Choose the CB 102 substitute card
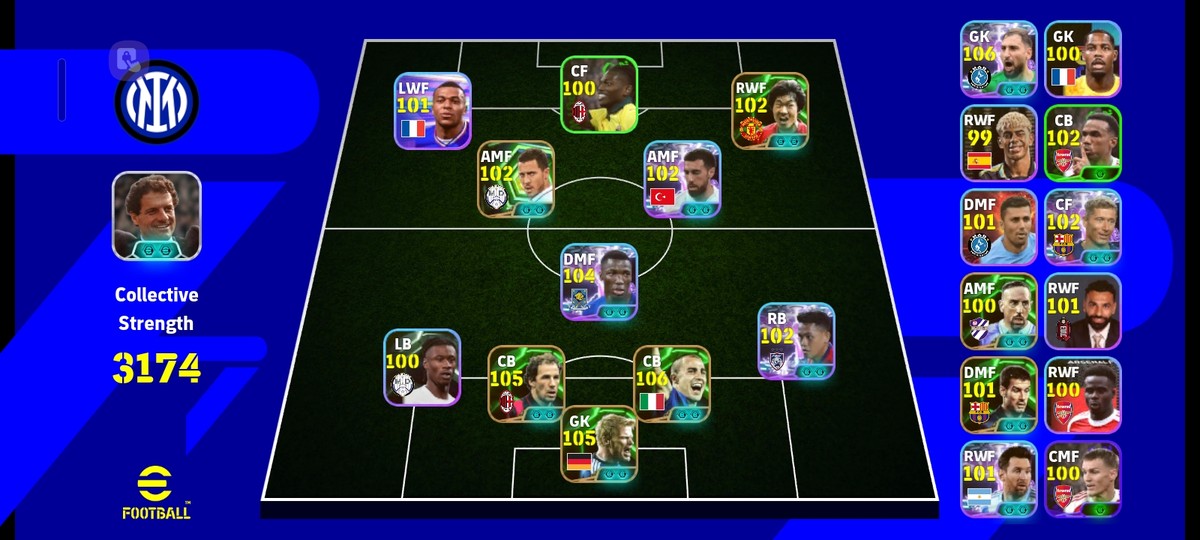Viewport: 1200px width, 540px height. point(1083,143)
